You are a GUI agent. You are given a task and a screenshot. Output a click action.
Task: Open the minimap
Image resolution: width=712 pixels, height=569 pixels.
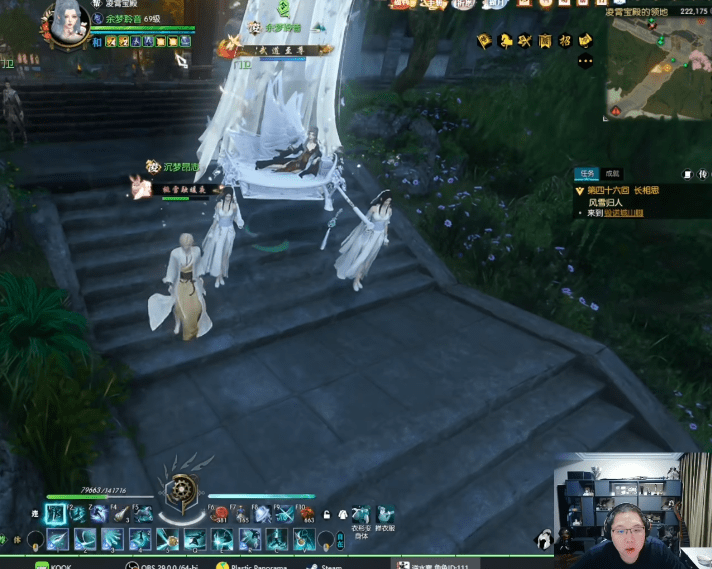pyautogui.click(x=656, y=67)
